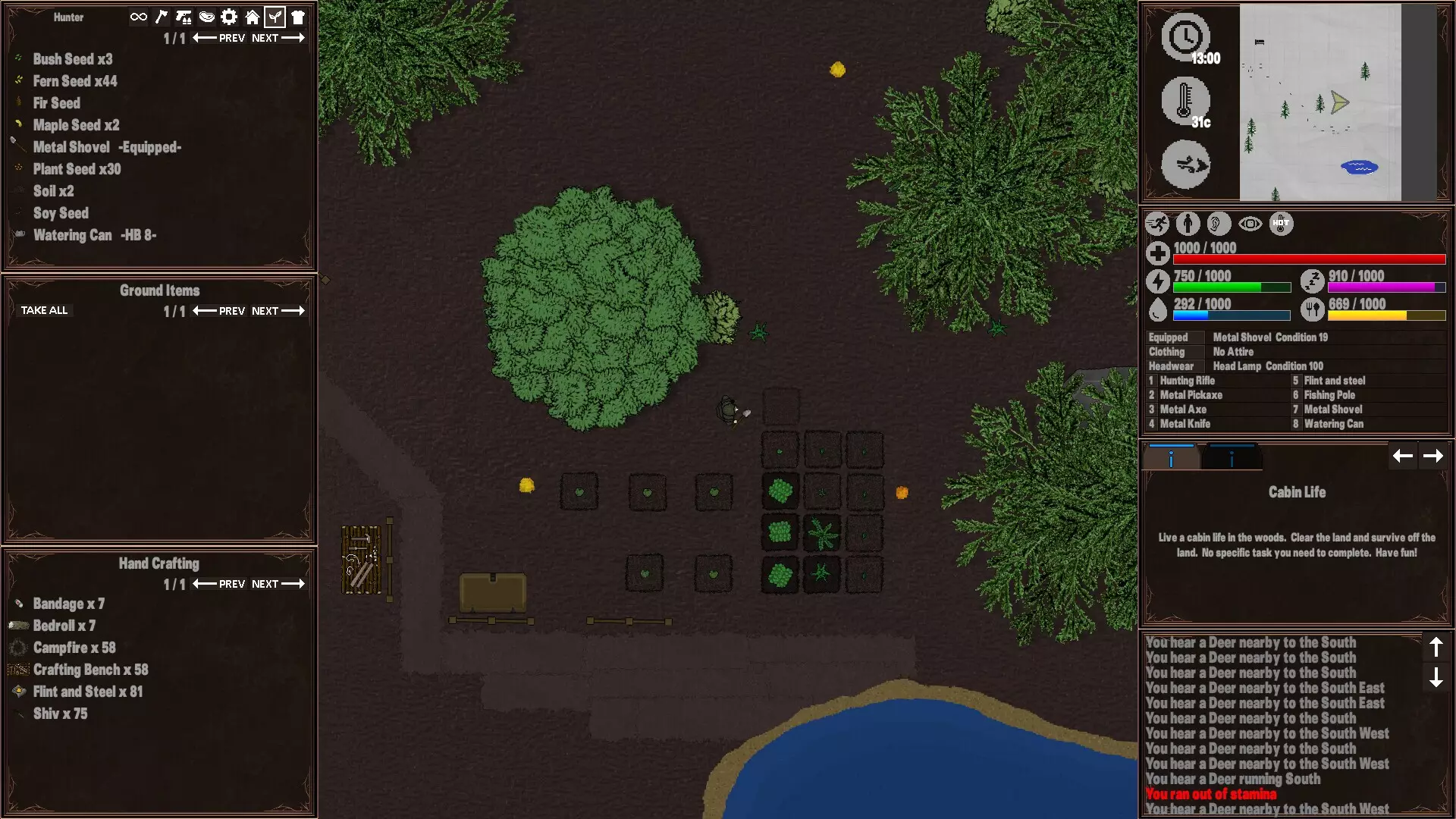Screen dimensions: 1456x819
Task: Select the axe tool icon
Action: tap(161, 17)
